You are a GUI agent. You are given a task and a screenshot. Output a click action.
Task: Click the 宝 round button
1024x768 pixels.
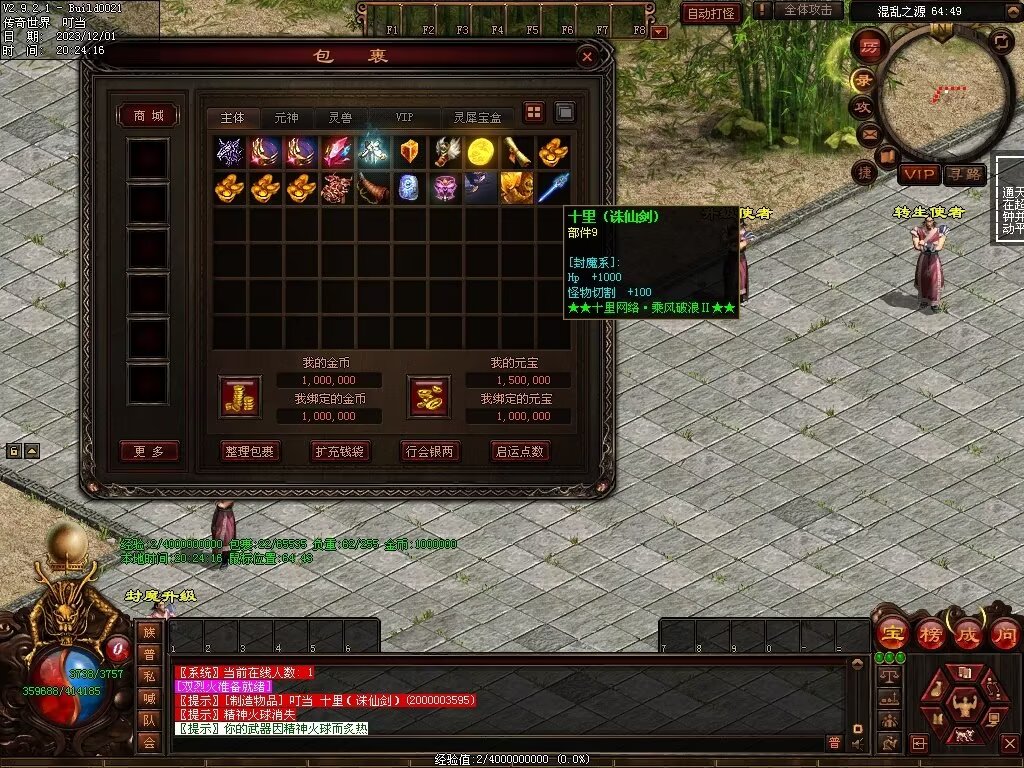click(x=892, y=634)
